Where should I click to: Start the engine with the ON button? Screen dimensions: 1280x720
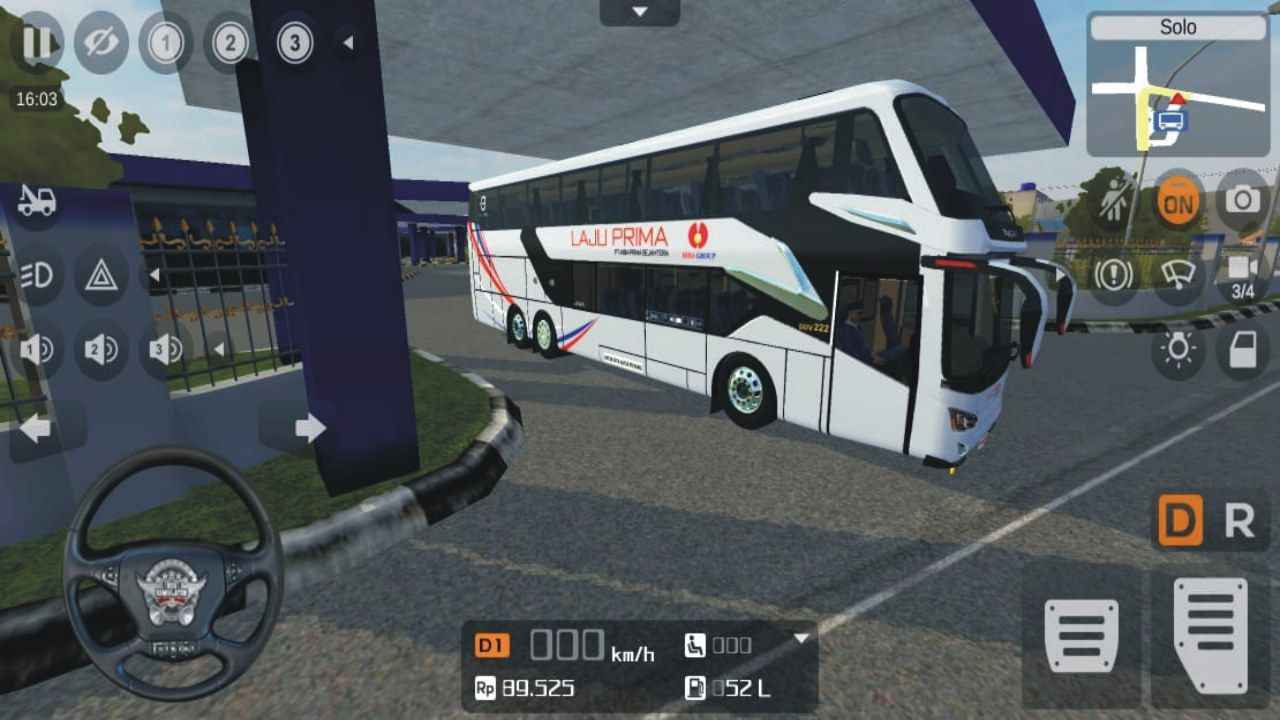1178,200
